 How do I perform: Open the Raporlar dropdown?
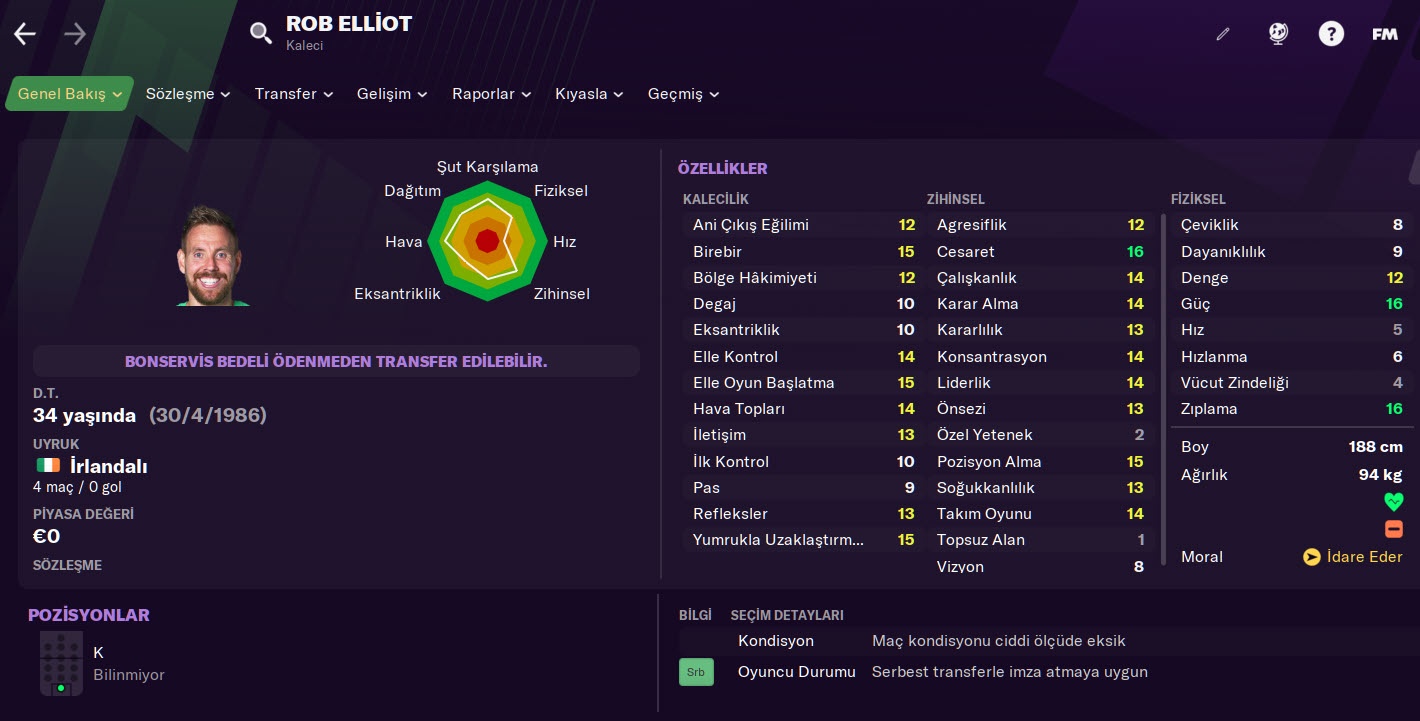(491, 94)
